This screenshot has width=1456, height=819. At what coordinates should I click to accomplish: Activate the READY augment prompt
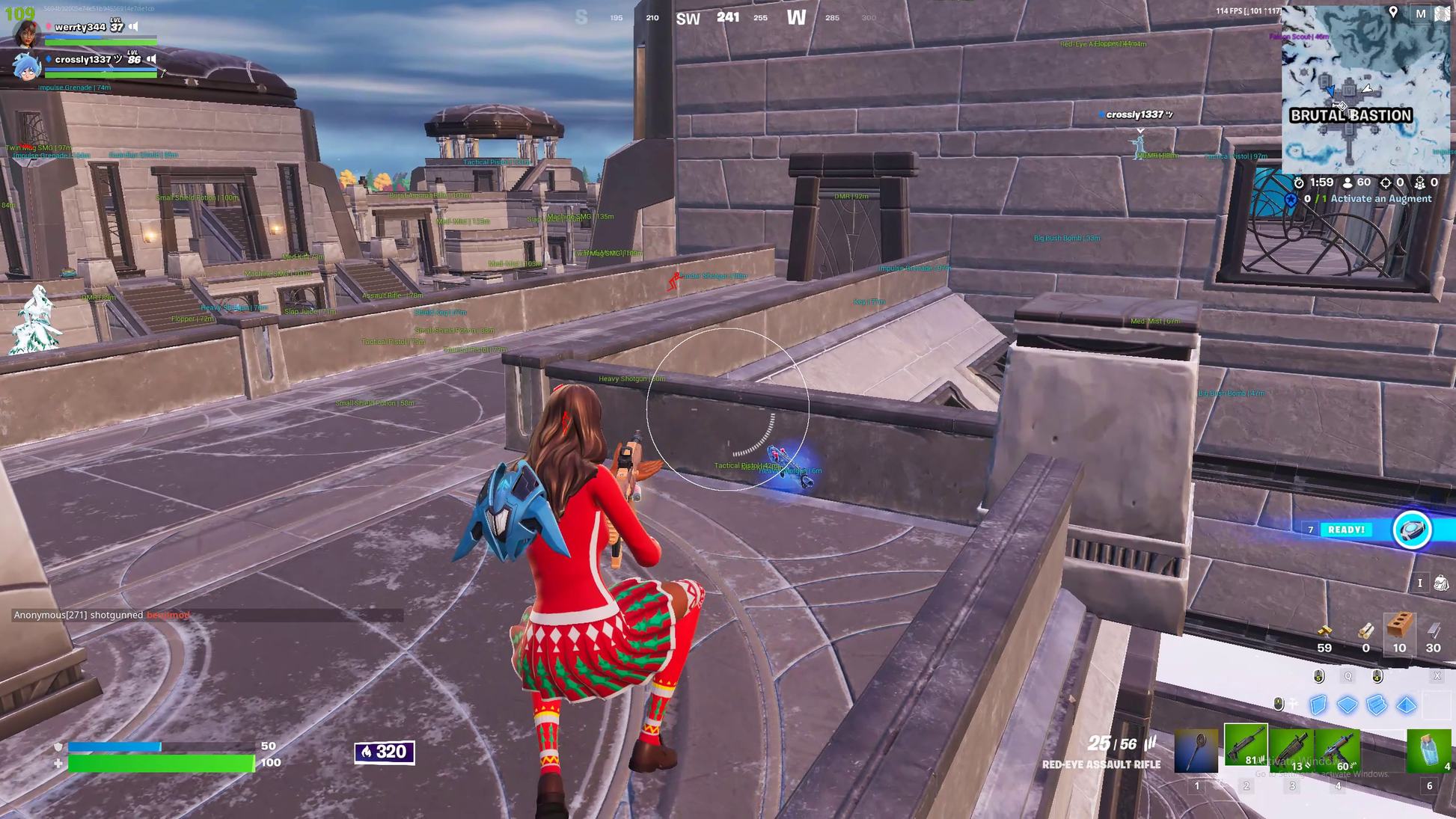pos(1347,530)
